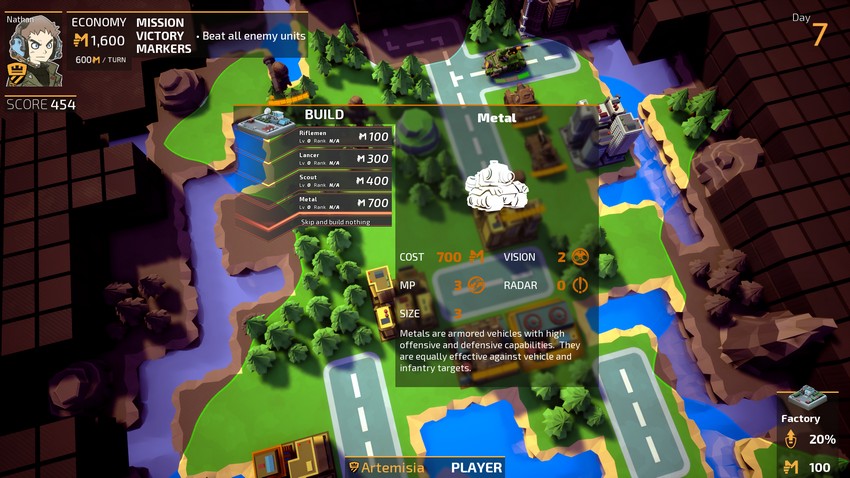This screenshot has height=478, width=850.
Task: Select Scout from the build list
Action: coord(344,181)
